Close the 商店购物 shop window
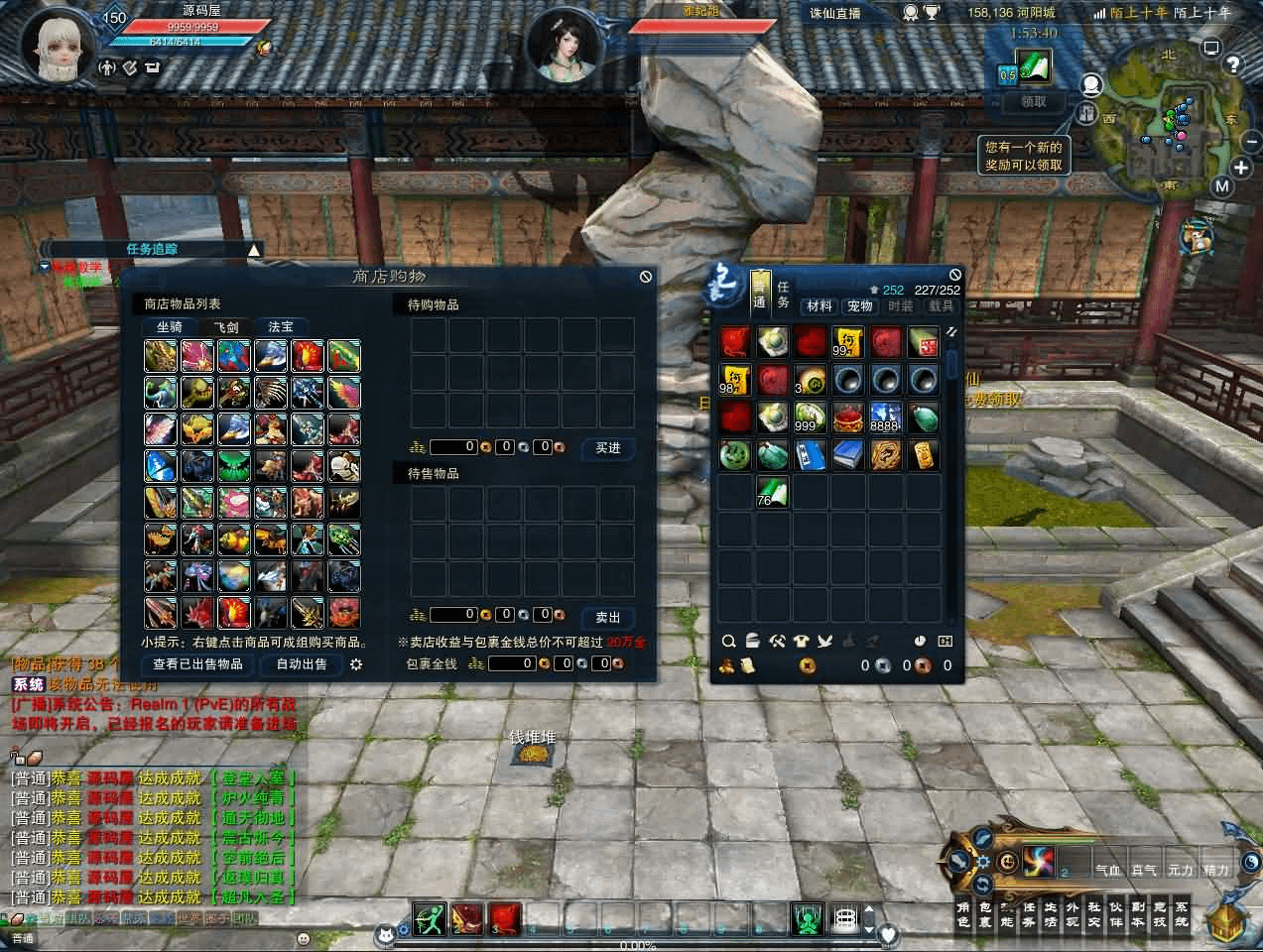The height and width of the screenshot is (952, 1263). 645,277
